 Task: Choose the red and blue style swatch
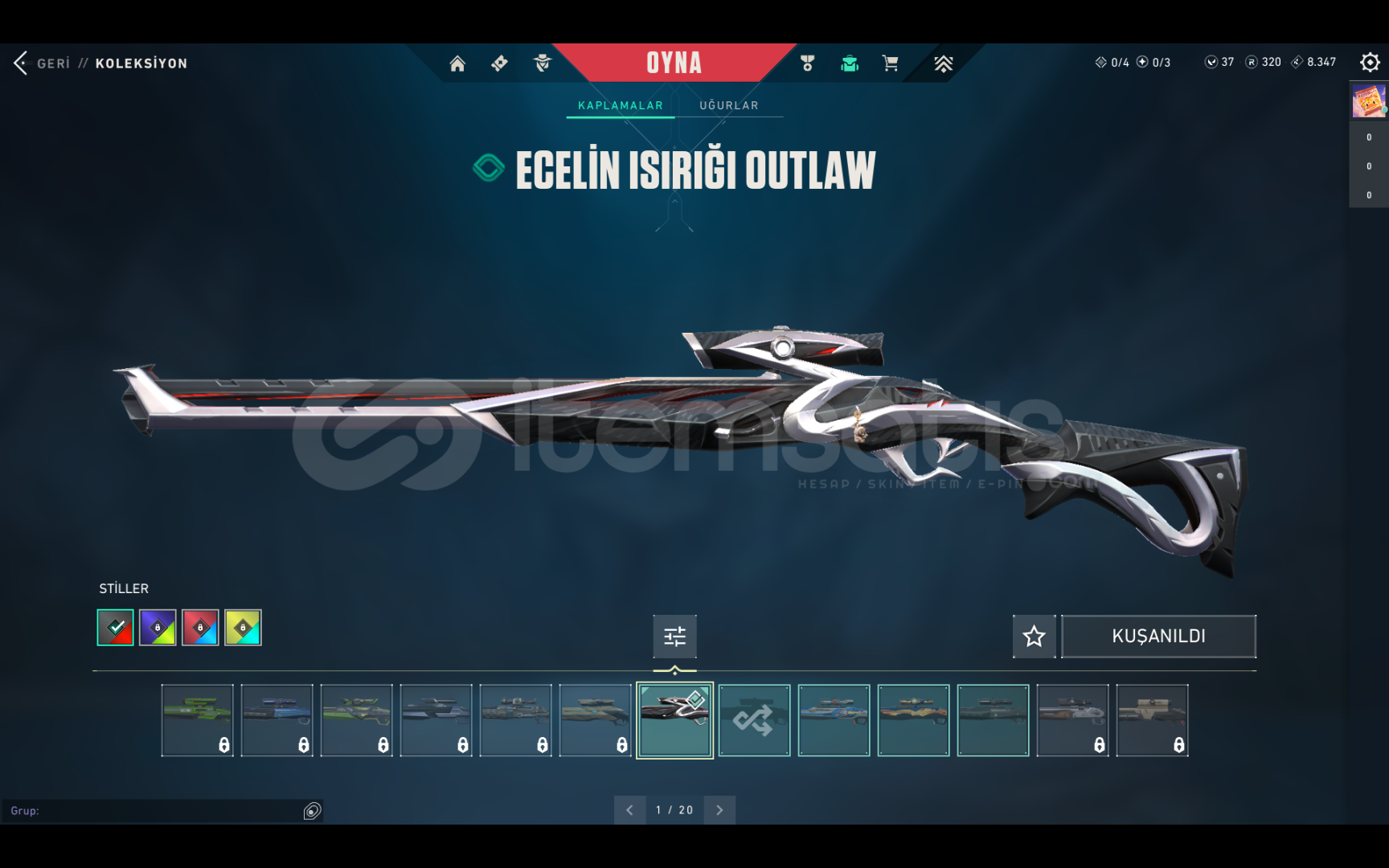200,628
